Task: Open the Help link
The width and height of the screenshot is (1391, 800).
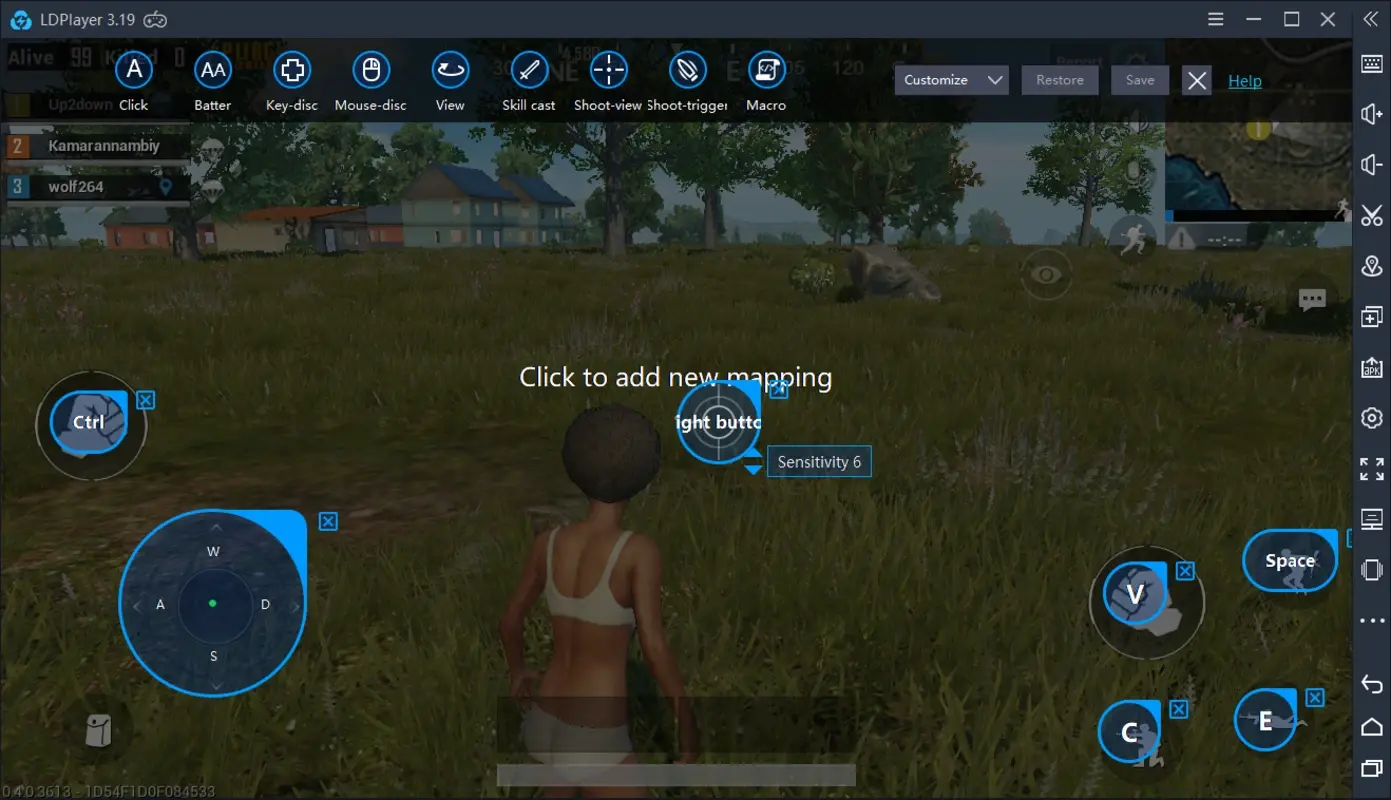Action: [1244, 80]
